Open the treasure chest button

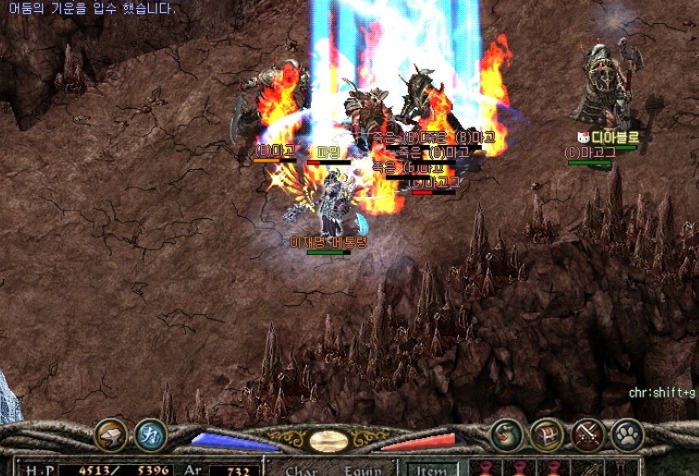tap(547, 435)
